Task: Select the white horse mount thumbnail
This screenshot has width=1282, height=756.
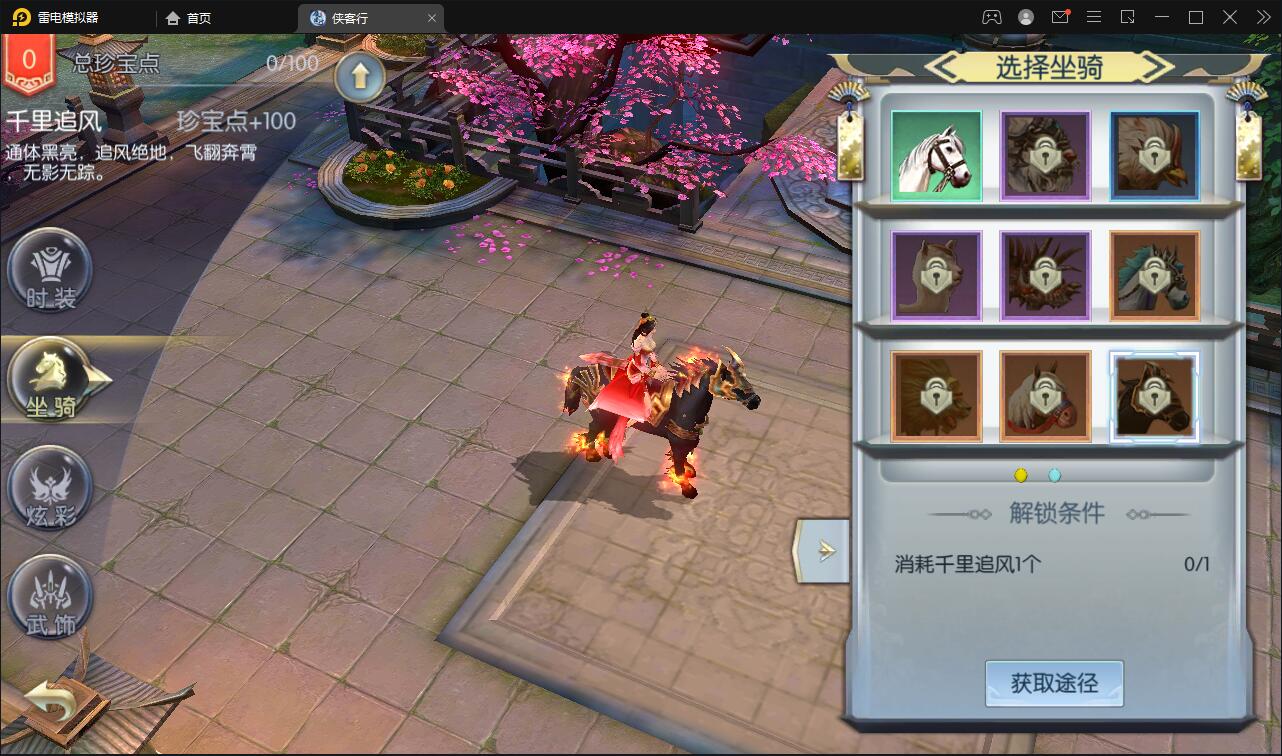Action: click(935, 155)
